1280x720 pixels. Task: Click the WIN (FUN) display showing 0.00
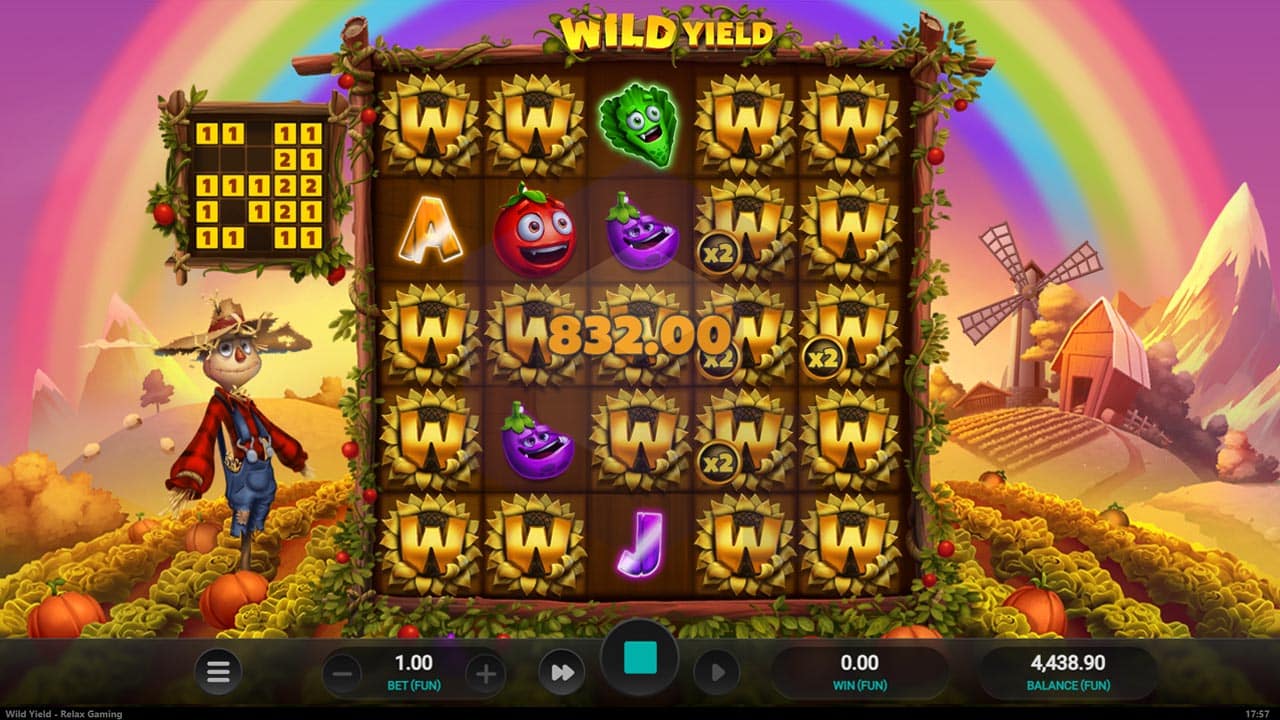[x=861, y=670]
